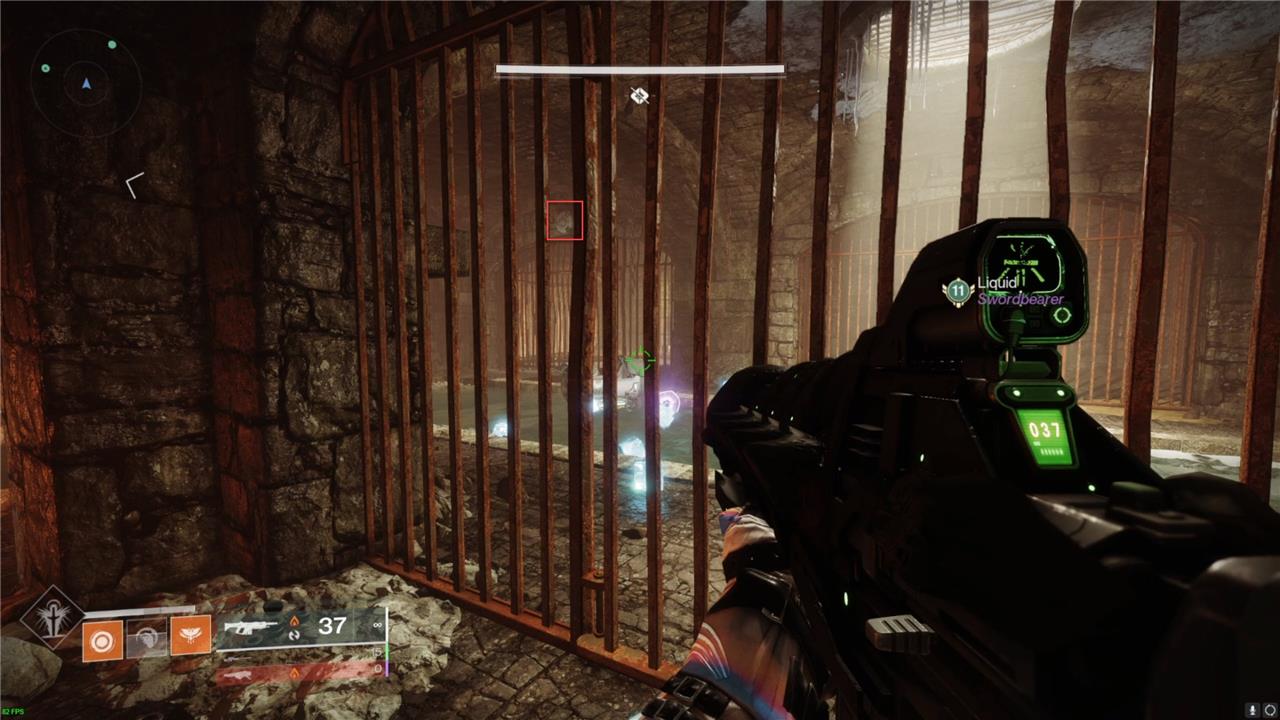Switch to the red heavy weapon slot
This screenshot has width=1280, height=720.
click(x=298, y=674)
